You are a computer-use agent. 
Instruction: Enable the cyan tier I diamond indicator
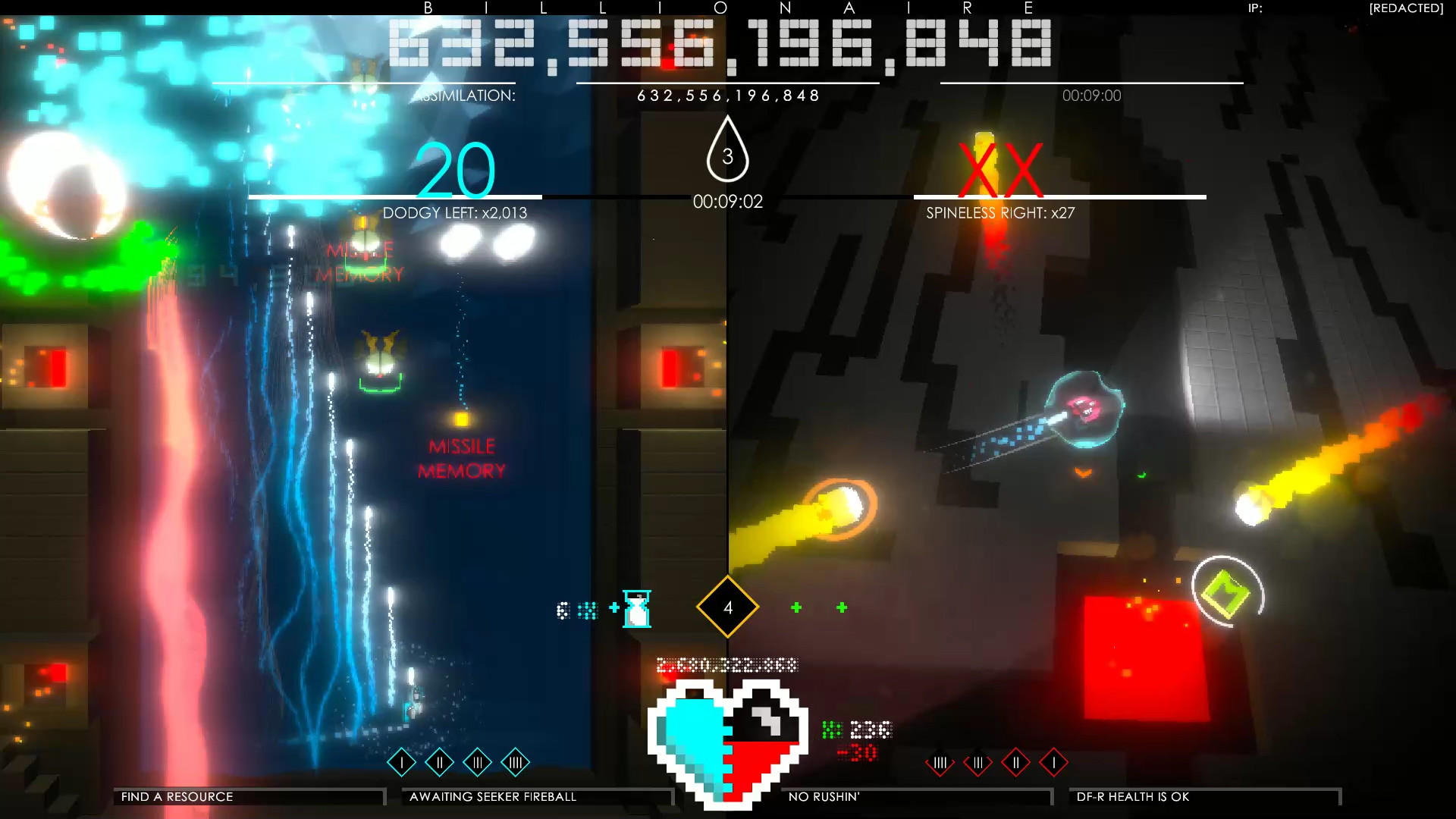click(x=400, y=763)
